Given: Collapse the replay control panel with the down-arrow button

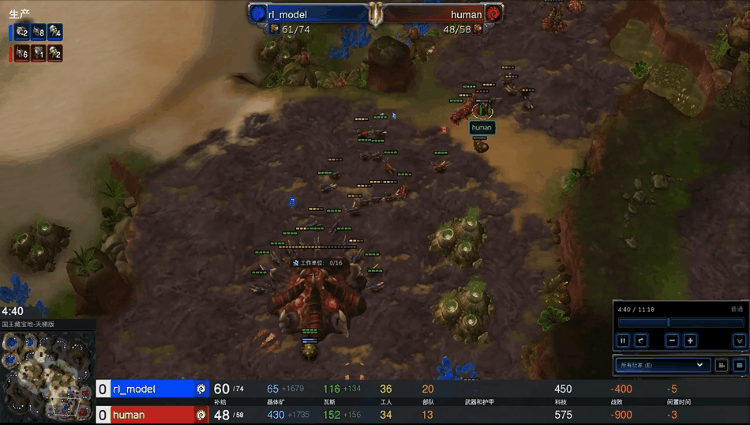Looking at the screenshot, I should pyautogui.click(x=739, y=340).
